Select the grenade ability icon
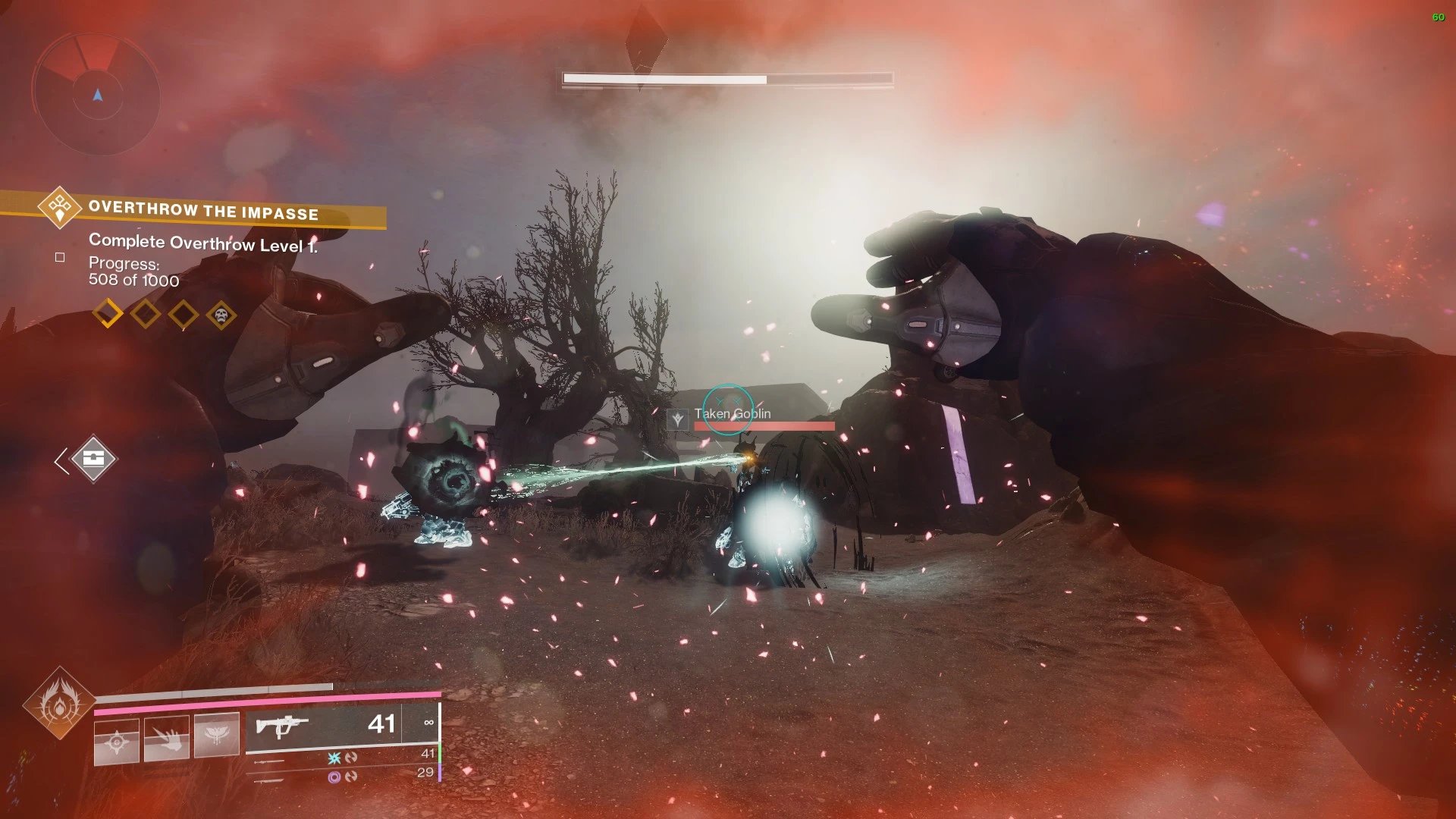The width and height of the screenshot is (1456, 819). pos(117,741)
